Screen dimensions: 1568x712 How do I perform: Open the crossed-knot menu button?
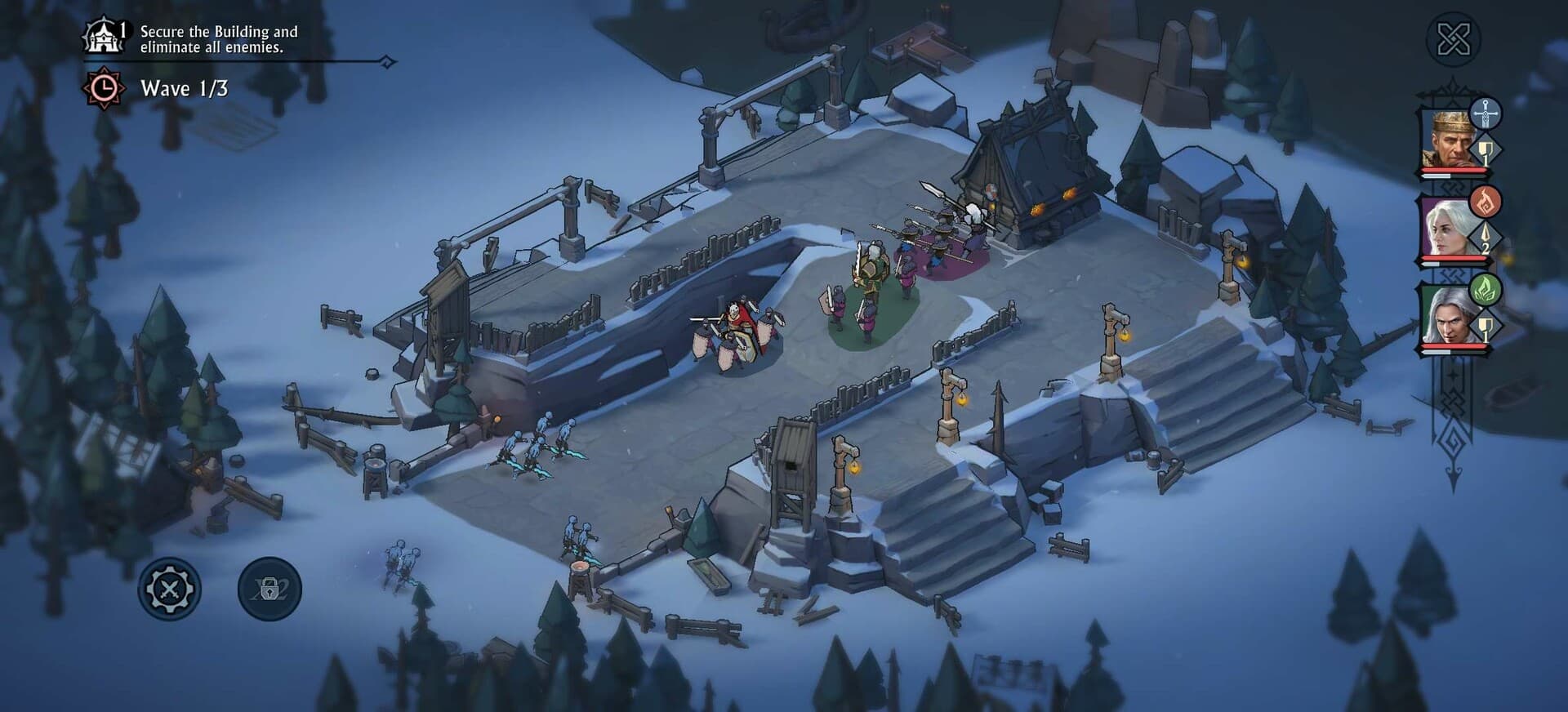[1453, 39]
